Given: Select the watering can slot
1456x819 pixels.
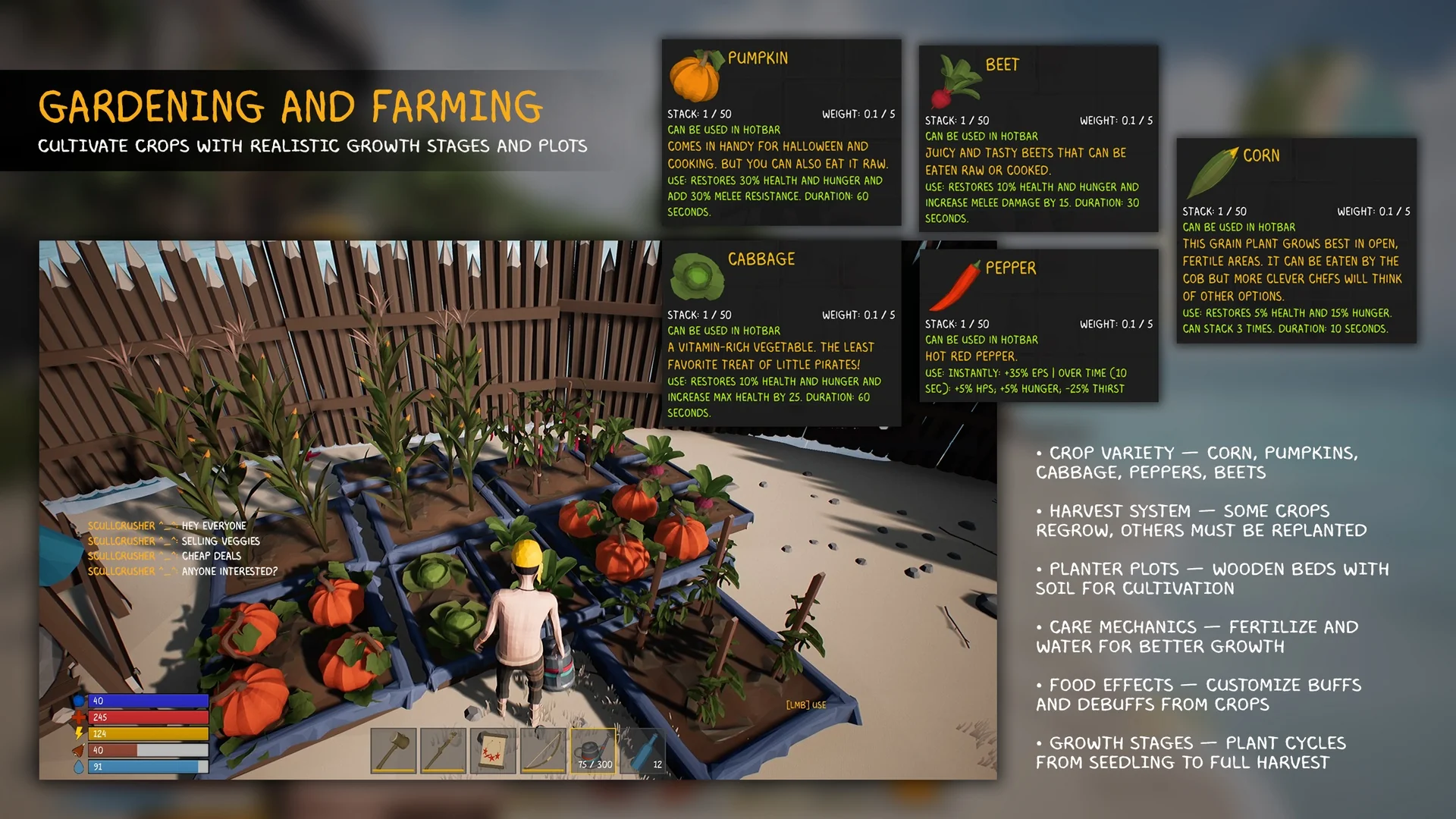Looking at the screenshot, I should click(593, 750).
